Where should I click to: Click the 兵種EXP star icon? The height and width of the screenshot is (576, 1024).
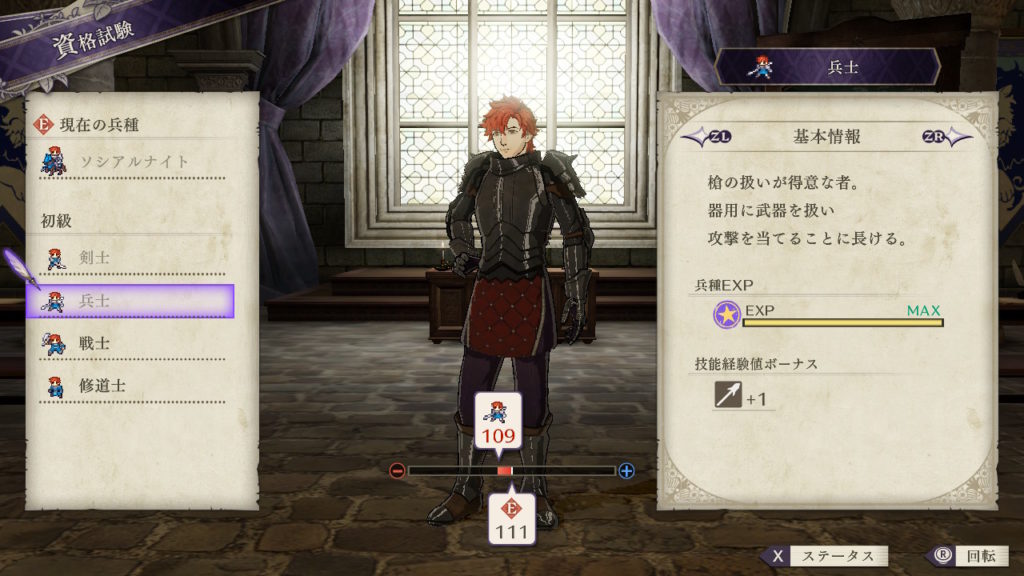(727, 316)
